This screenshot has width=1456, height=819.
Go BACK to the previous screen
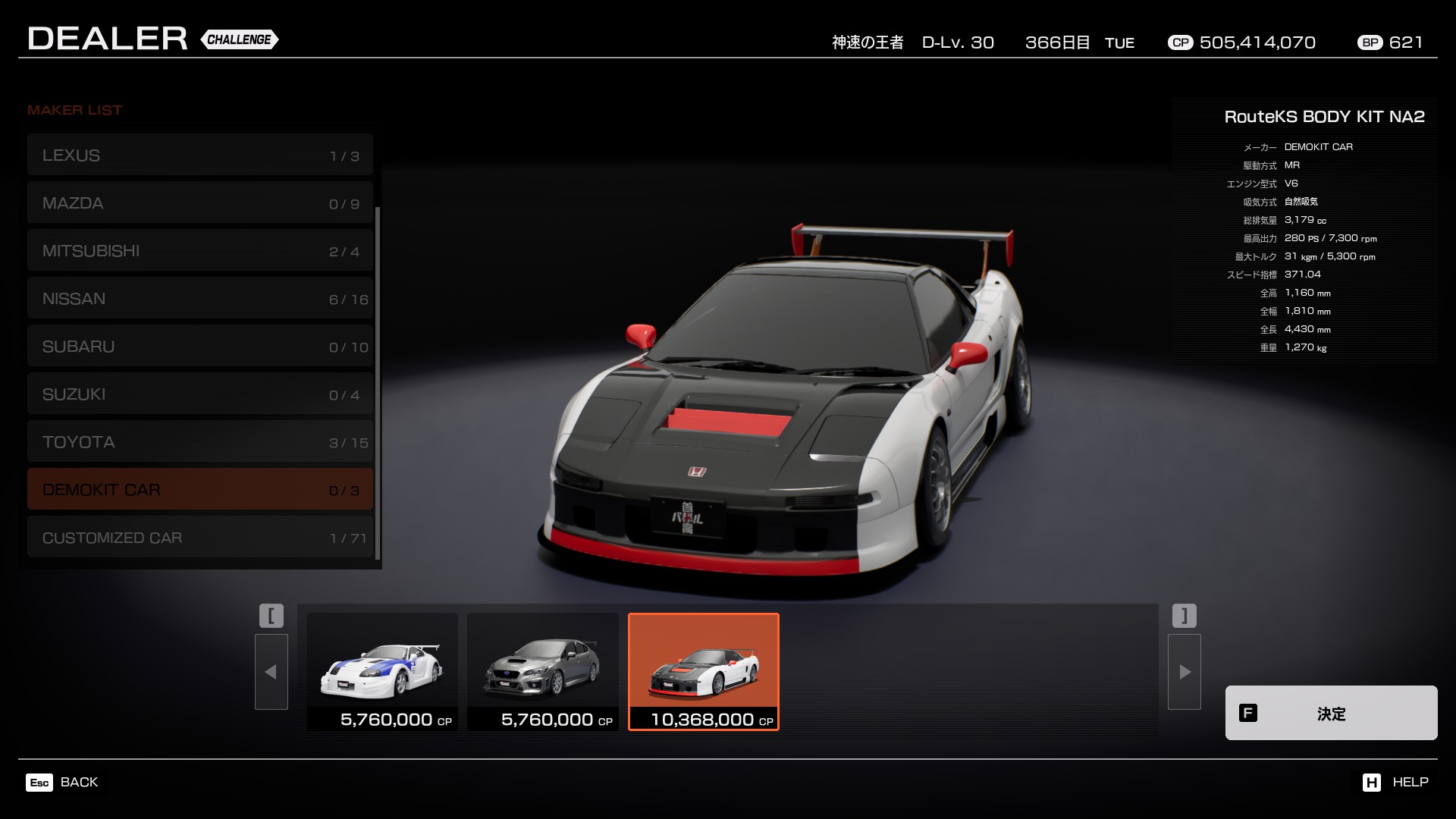pos(62,782)
